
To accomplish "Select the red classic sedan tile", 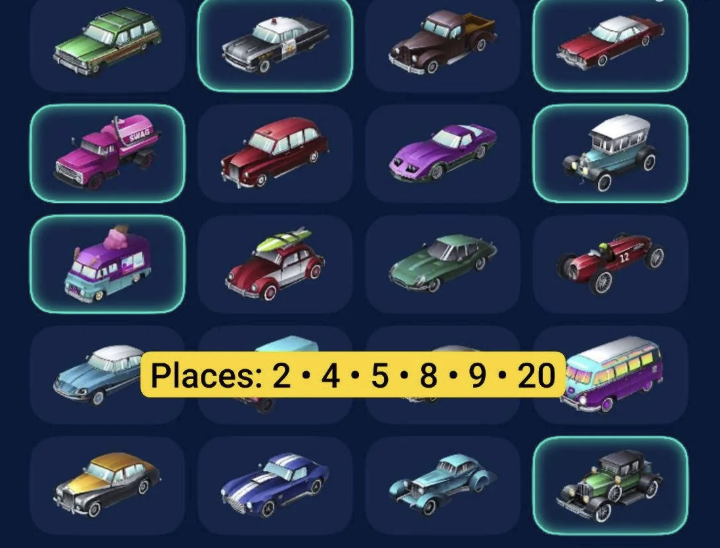I will [x=610, y=42].
